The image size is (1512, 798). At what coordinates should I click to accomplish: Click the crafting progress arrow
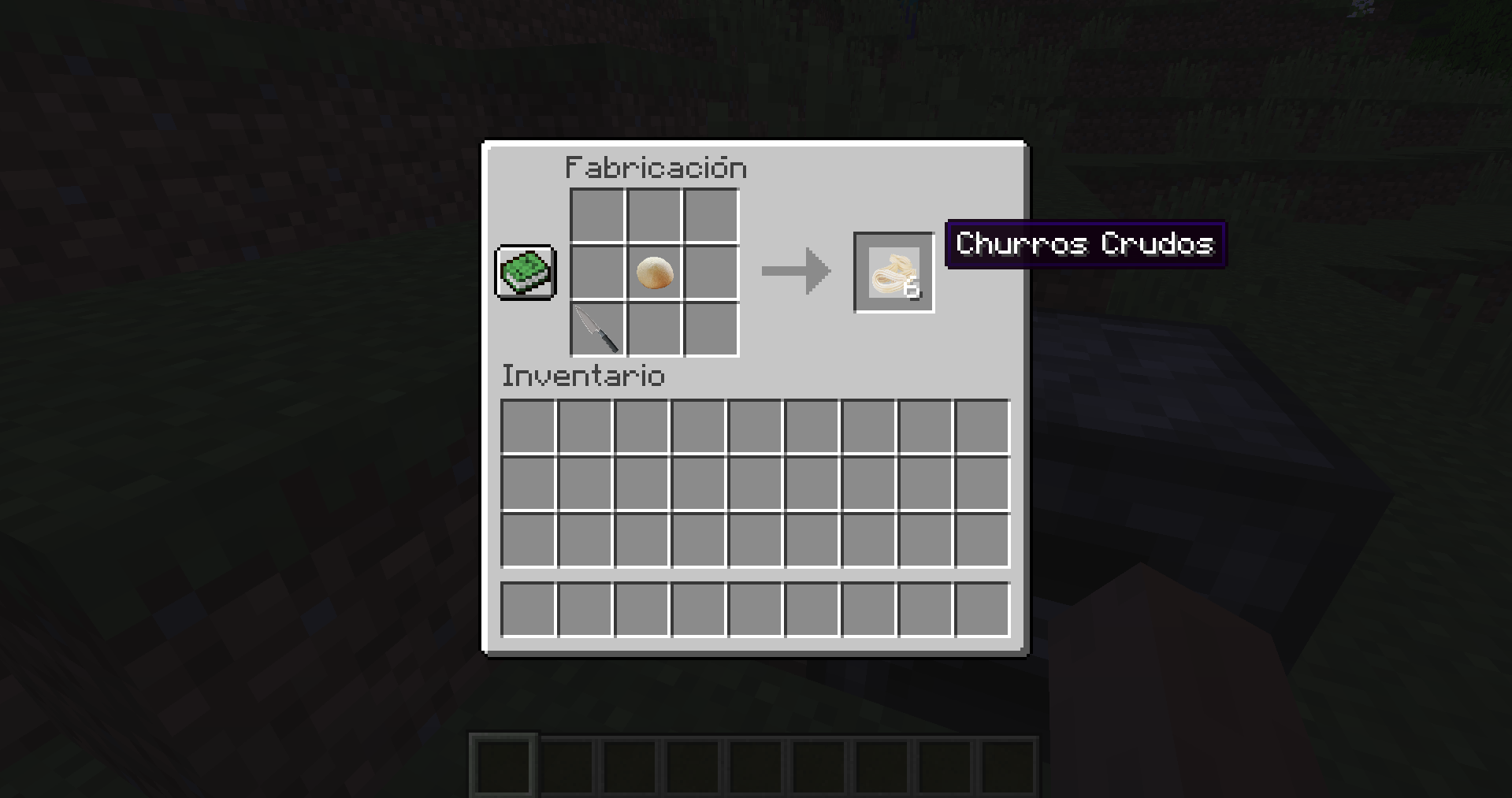tap(796, 272)
